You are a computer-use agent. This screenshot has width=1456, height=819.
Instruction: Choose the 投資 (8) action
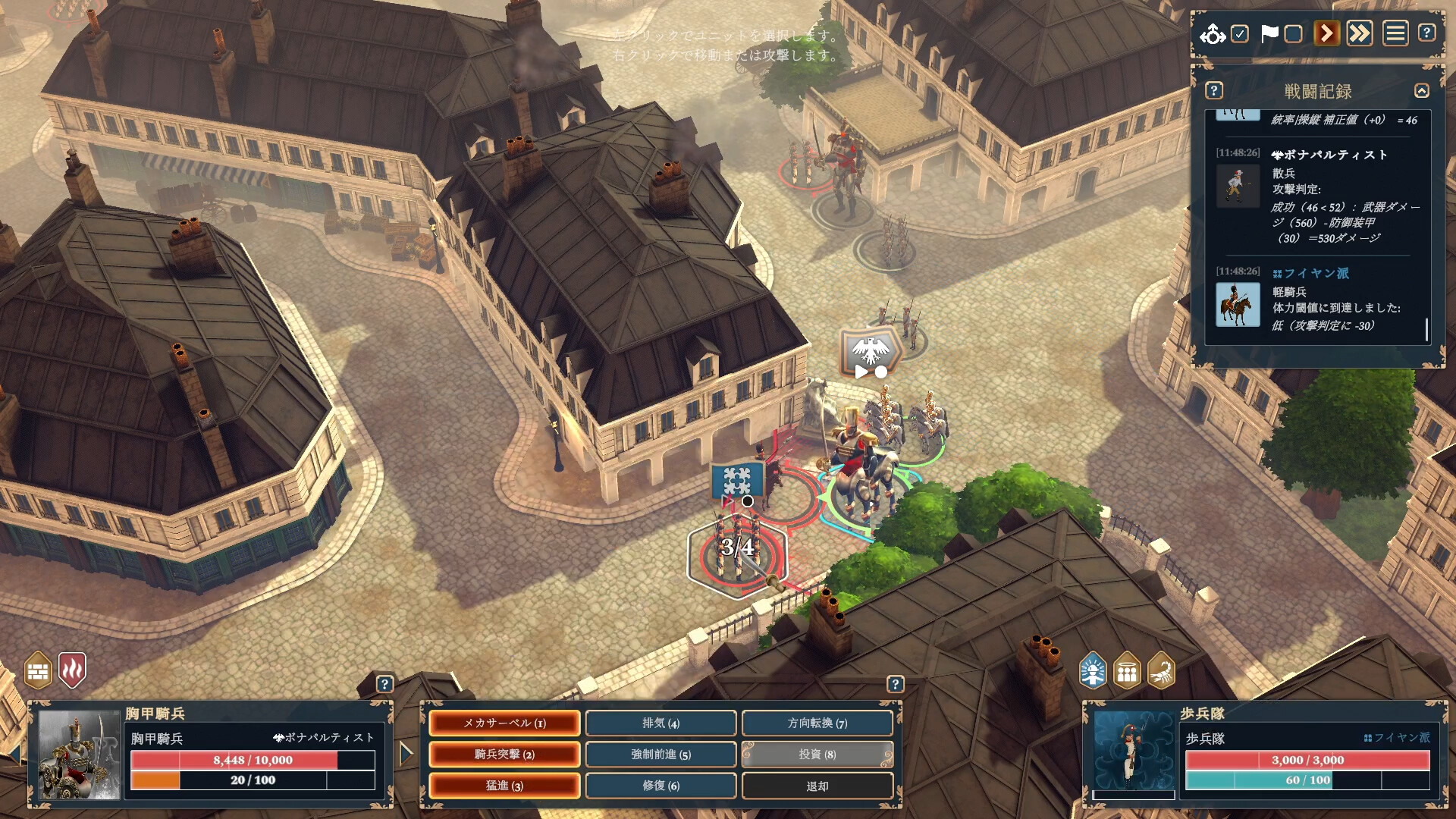(817, 755)
